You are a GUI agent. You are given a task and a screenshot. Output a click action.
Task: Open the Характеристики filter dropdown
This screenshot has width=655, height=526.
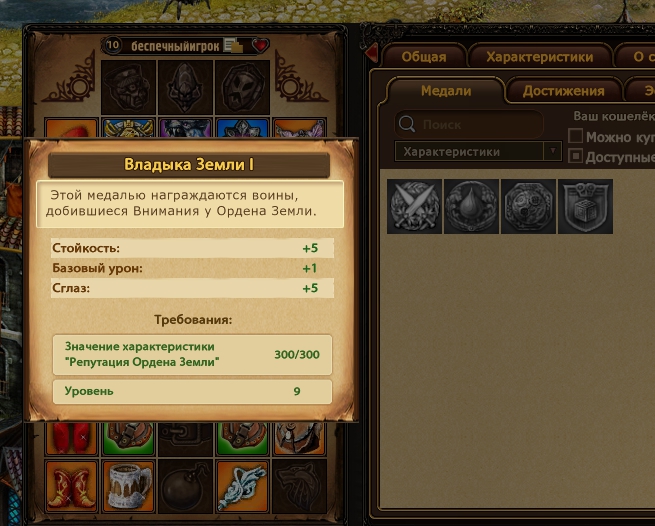point(477,152)
